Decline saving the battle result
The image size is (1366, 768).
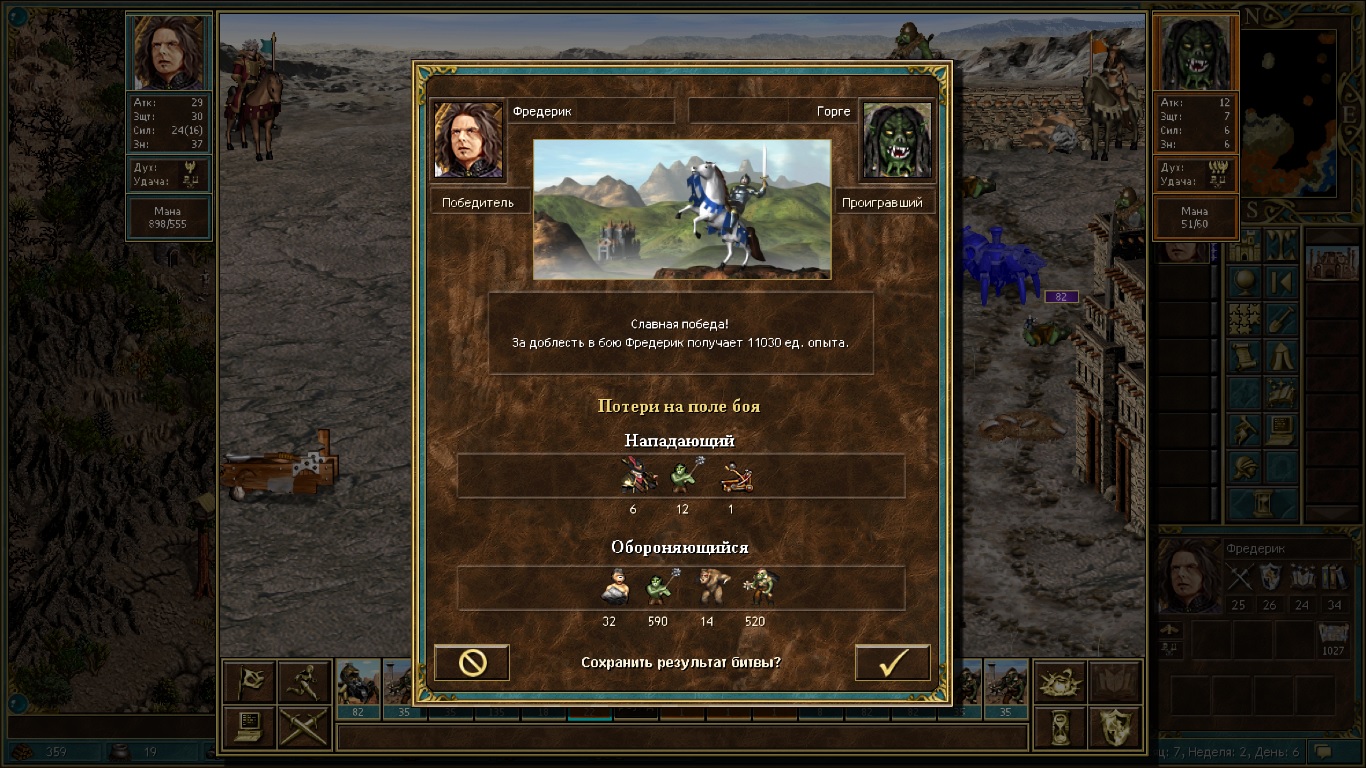[x=472, y=663]
